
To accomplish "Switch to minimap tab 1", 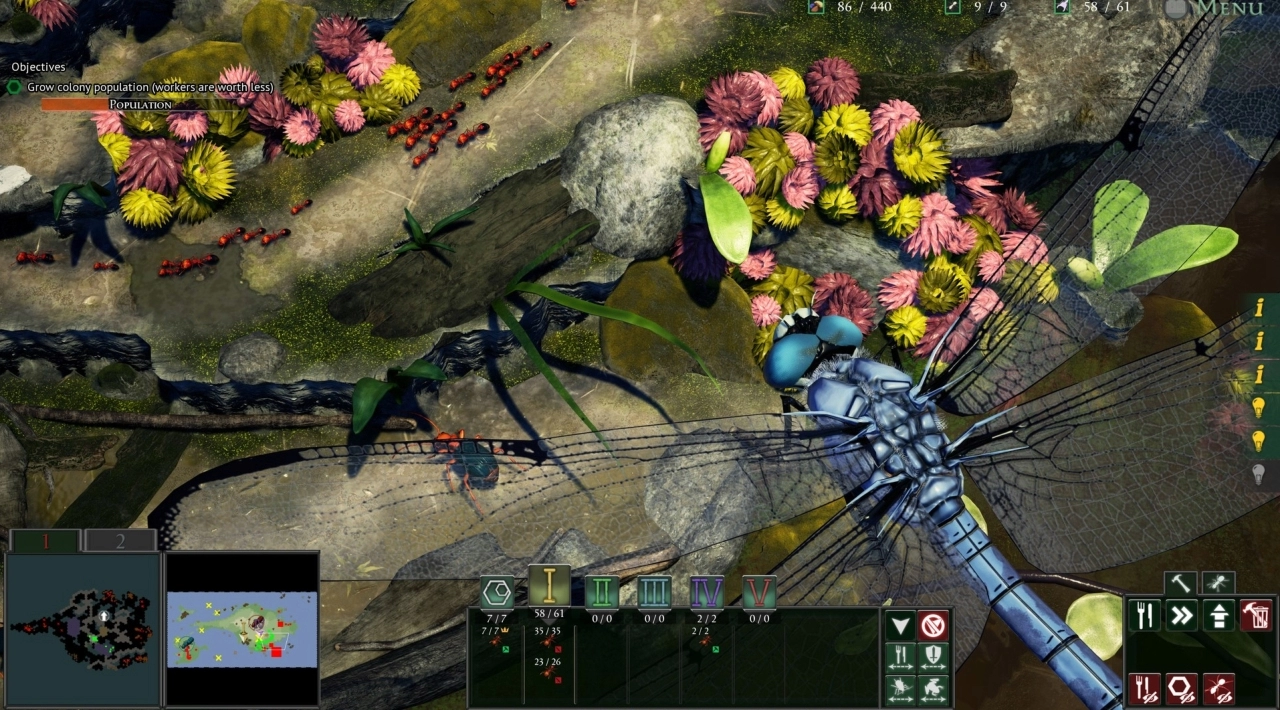I will (44, 541).
